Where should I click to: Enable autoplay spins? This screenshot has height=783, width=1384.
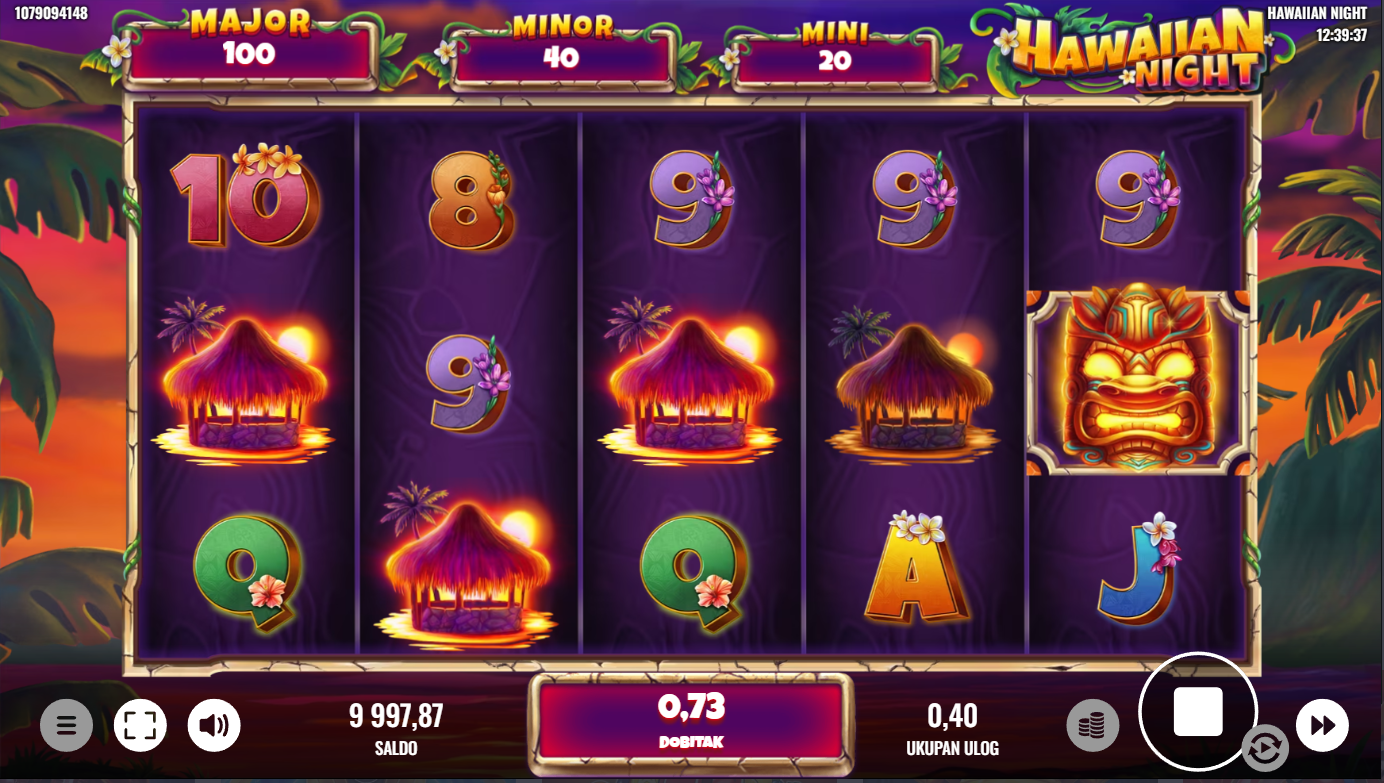(1264, 750)
